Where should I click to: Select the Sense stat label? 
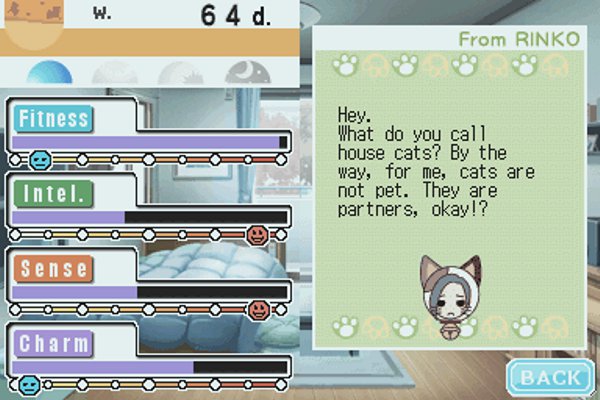click(53, 269)
